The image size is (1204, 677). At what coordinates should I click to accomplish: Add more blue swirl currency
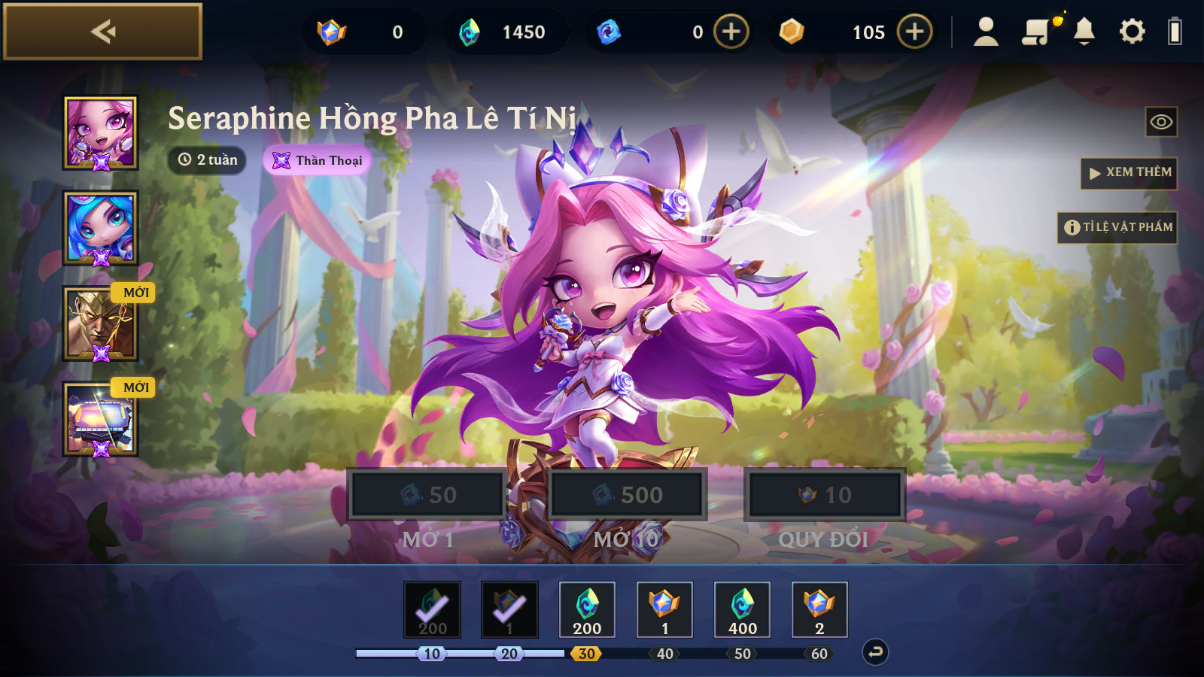tap(731, 32)
